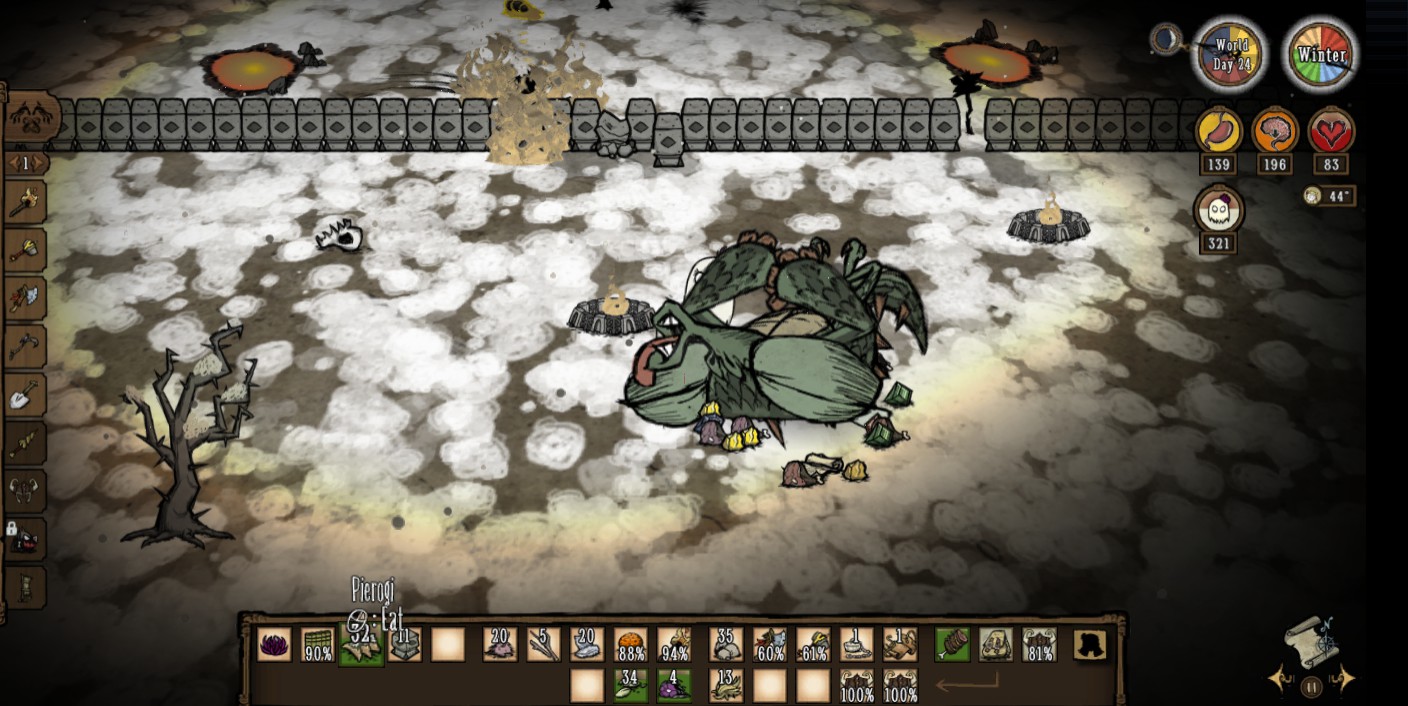Select the equipped hand slot item

952,645
